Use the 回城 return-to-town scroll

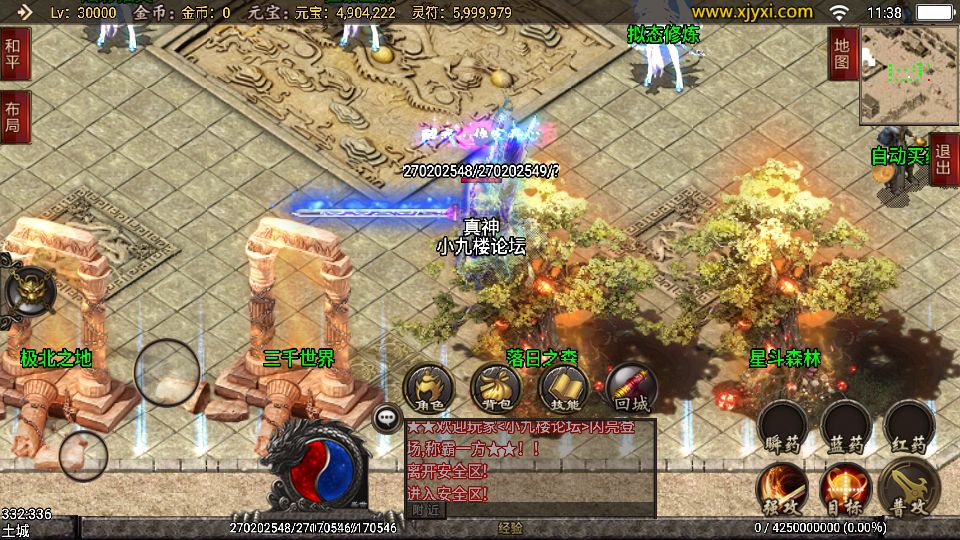point(631,388)
